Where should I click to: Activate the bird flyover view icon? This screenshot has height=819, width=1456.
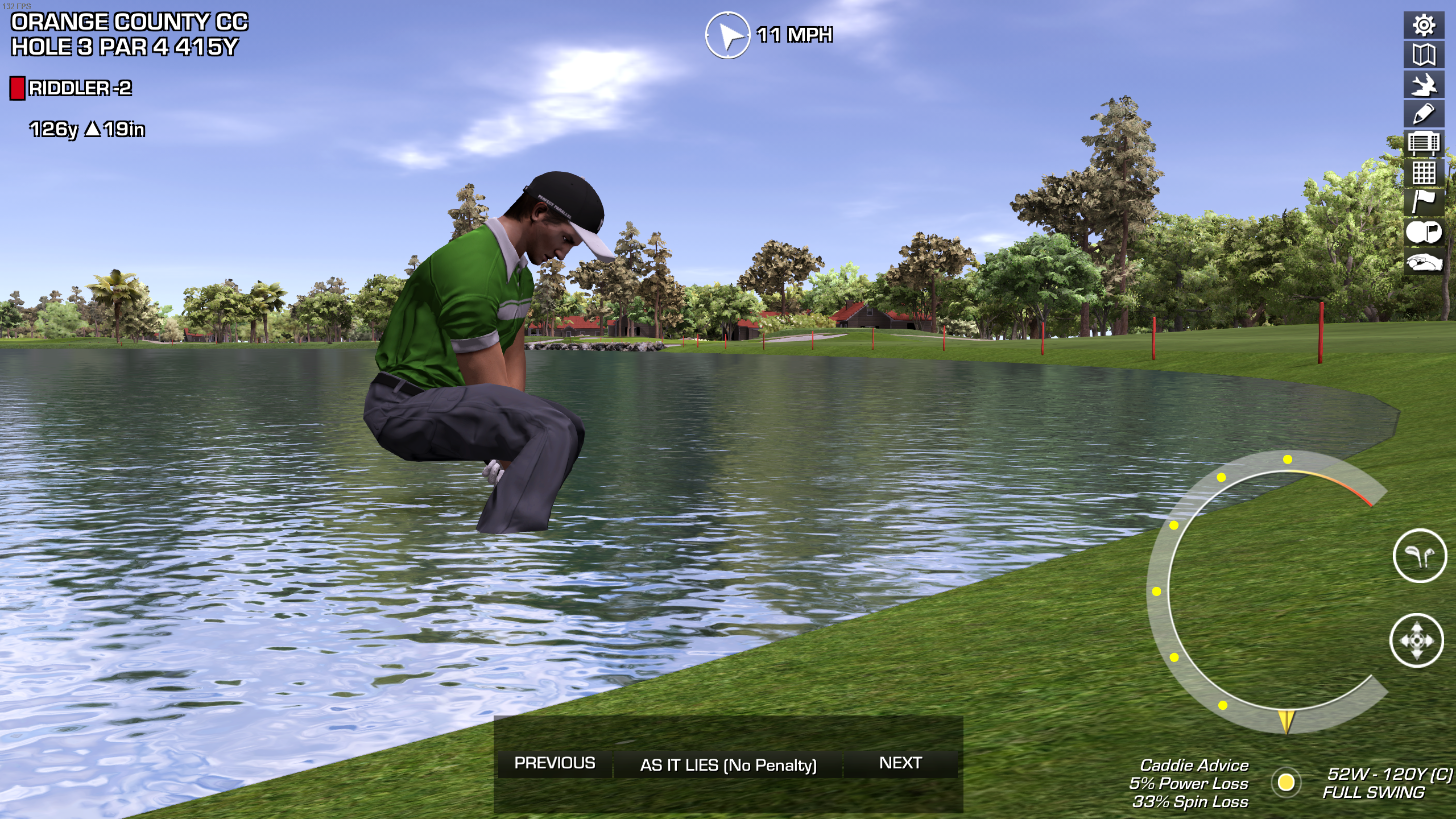click(x=1424, y=85)
